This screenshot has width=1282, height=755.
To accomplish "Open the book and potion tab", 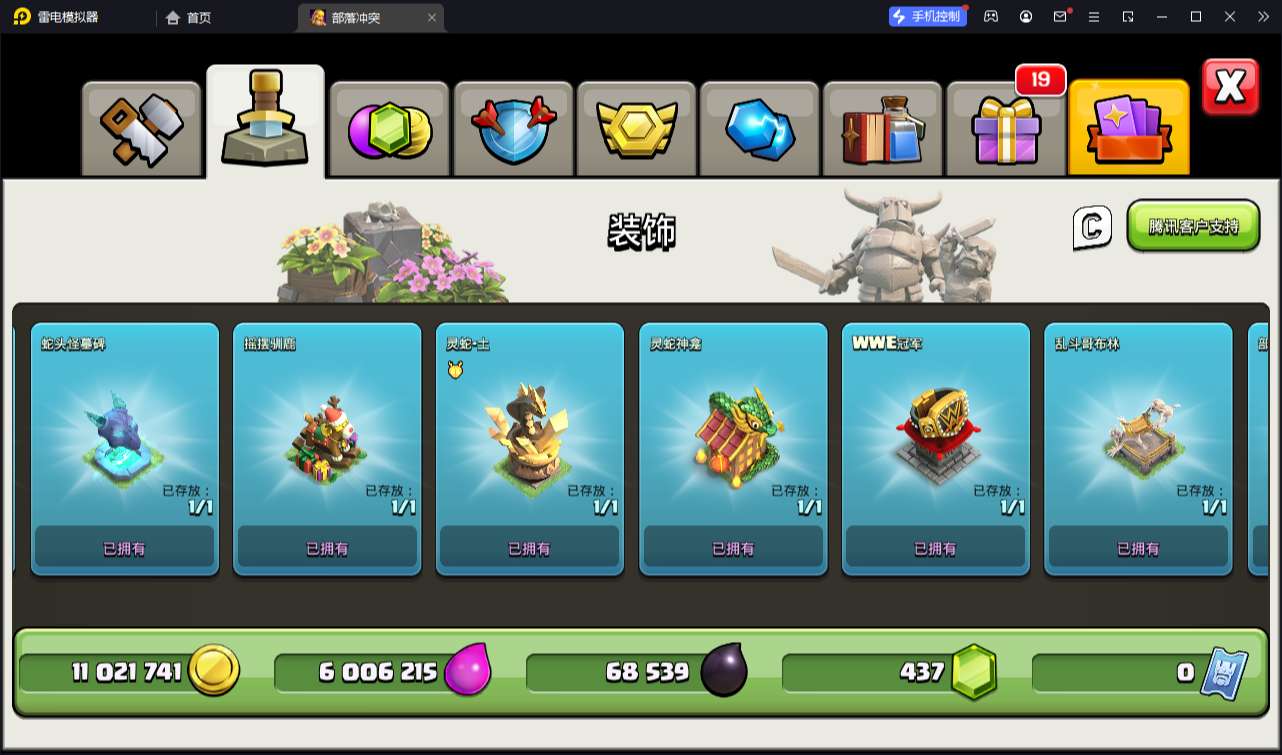I will pyautogui.click(x=882, y=129).
